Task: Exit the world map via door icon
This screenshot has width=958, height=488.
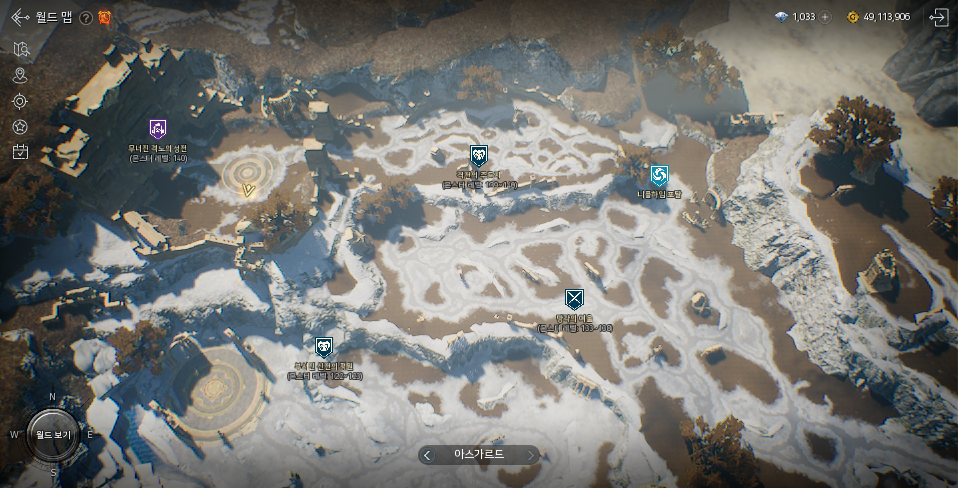Action: (938, 17)
